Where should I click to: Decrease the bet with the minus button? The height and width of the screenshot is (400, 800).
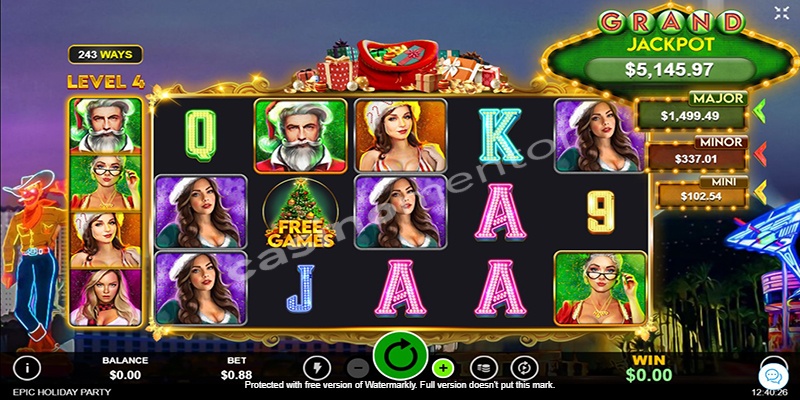coord(359,368)
